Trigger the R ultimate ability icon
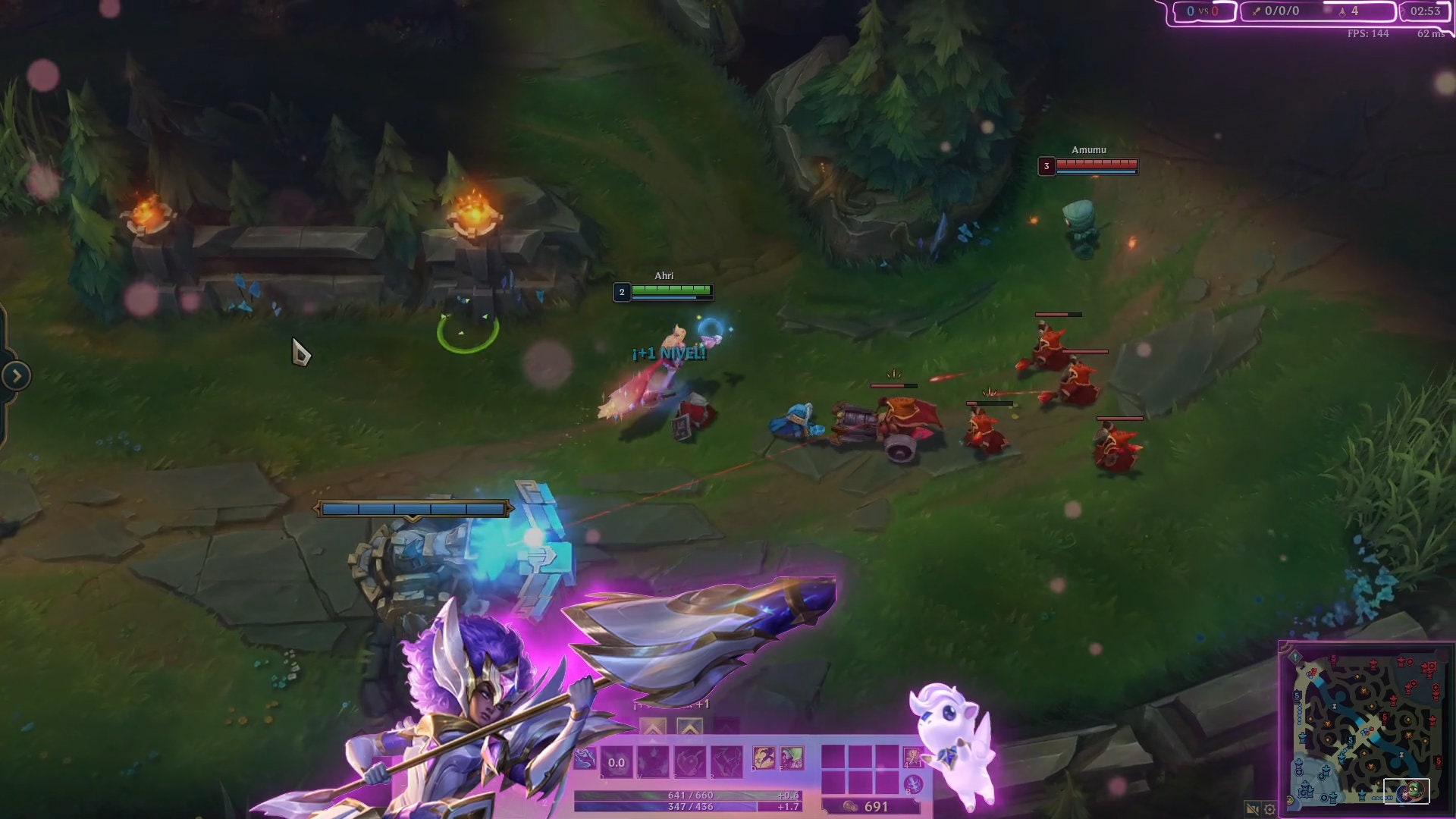 click(x=726, y=762)
